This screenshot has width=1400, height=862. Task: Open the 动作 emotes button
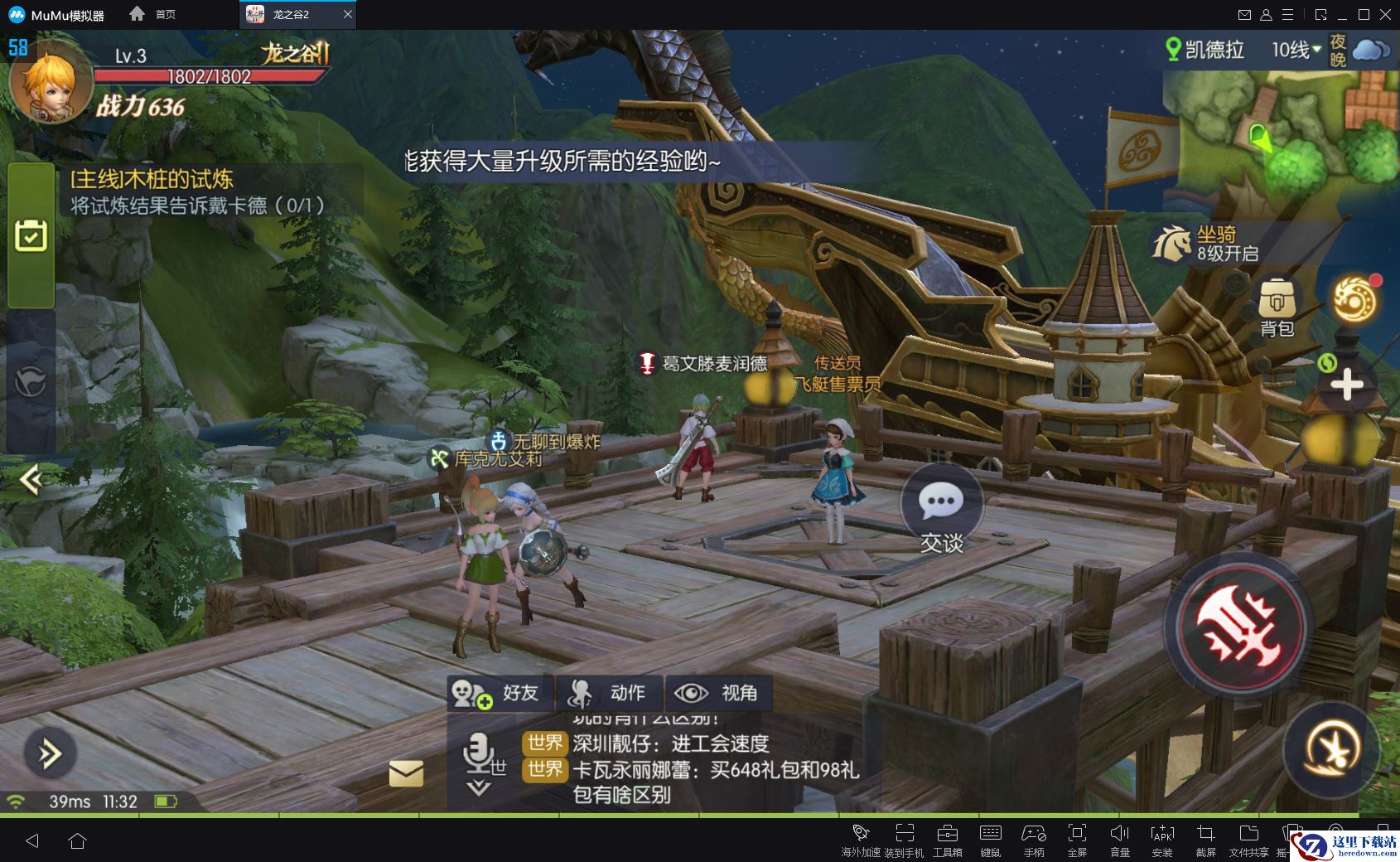pyautogui.click(x=610, y=694)
